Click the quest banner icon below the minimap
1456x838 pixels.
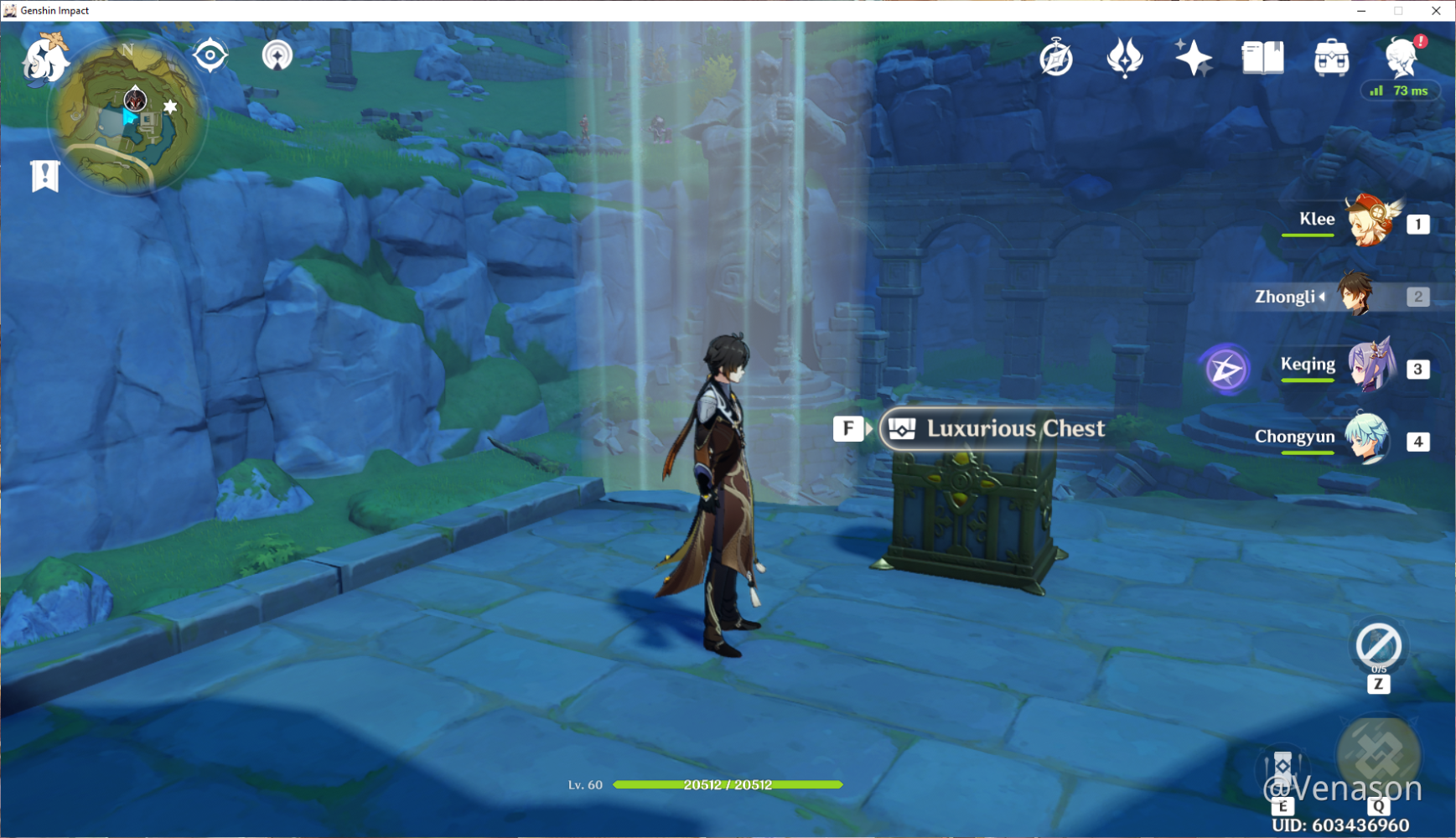click(47, 176)
